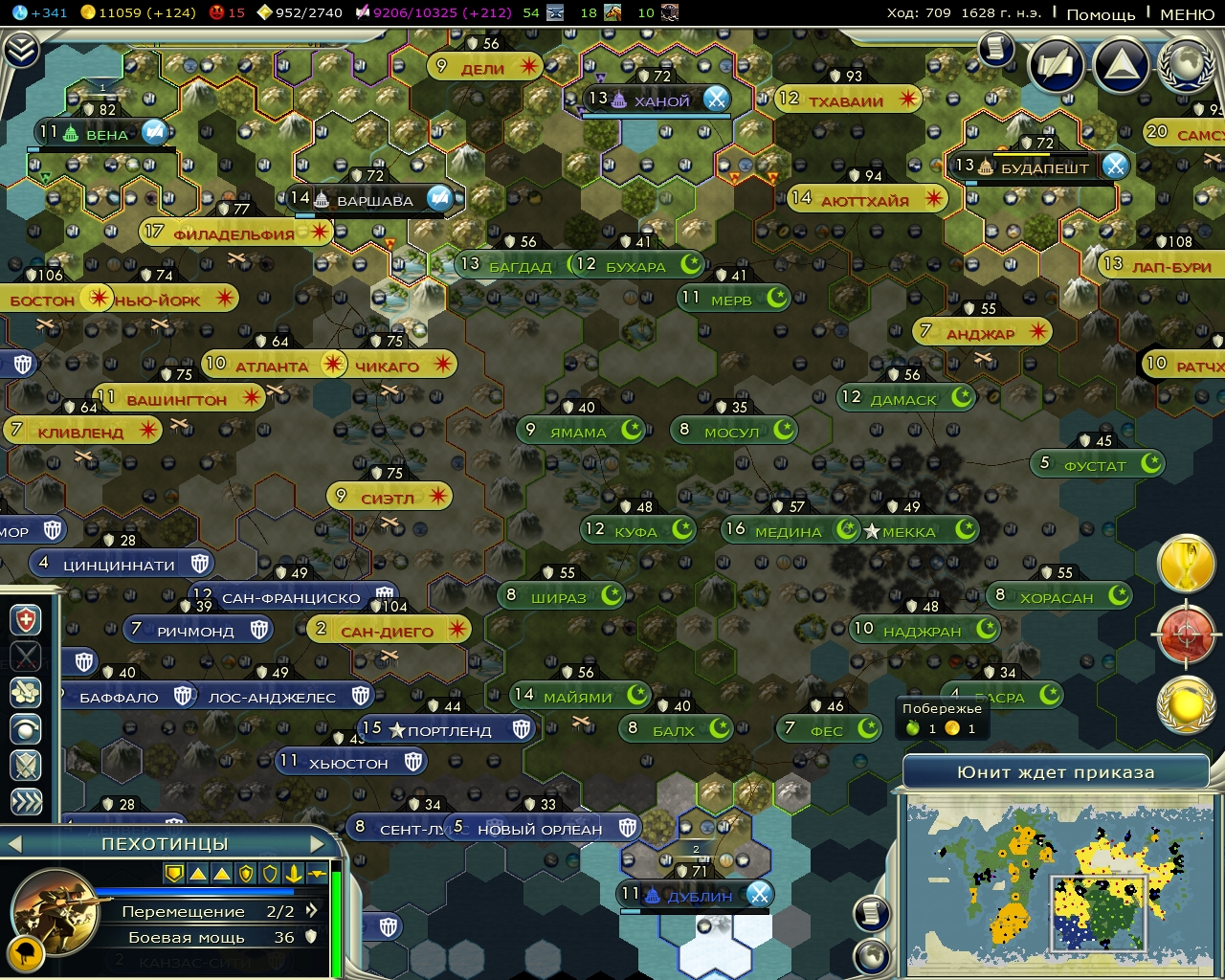Open the social policies red target icon
Image resolution: width=1225 pixels, height=980 pixels.
[x=1187, y=634]
